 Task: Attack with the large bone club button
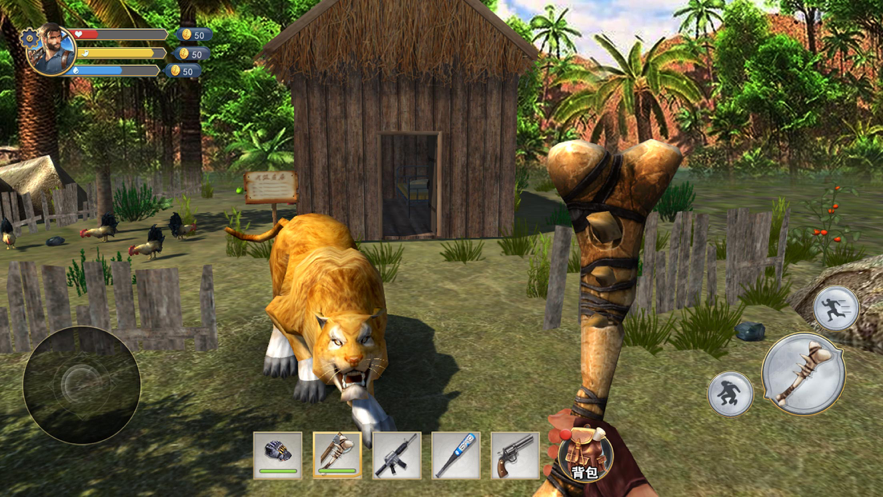(803, 374)
